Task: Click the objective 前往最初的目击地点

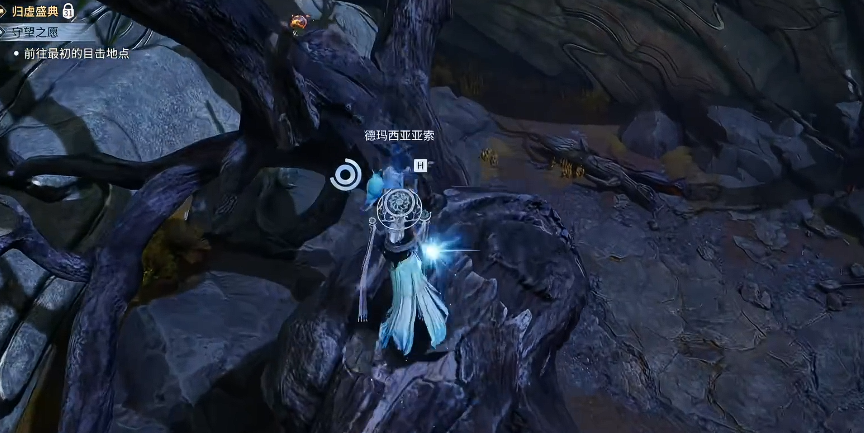Action: coord(75,53)
